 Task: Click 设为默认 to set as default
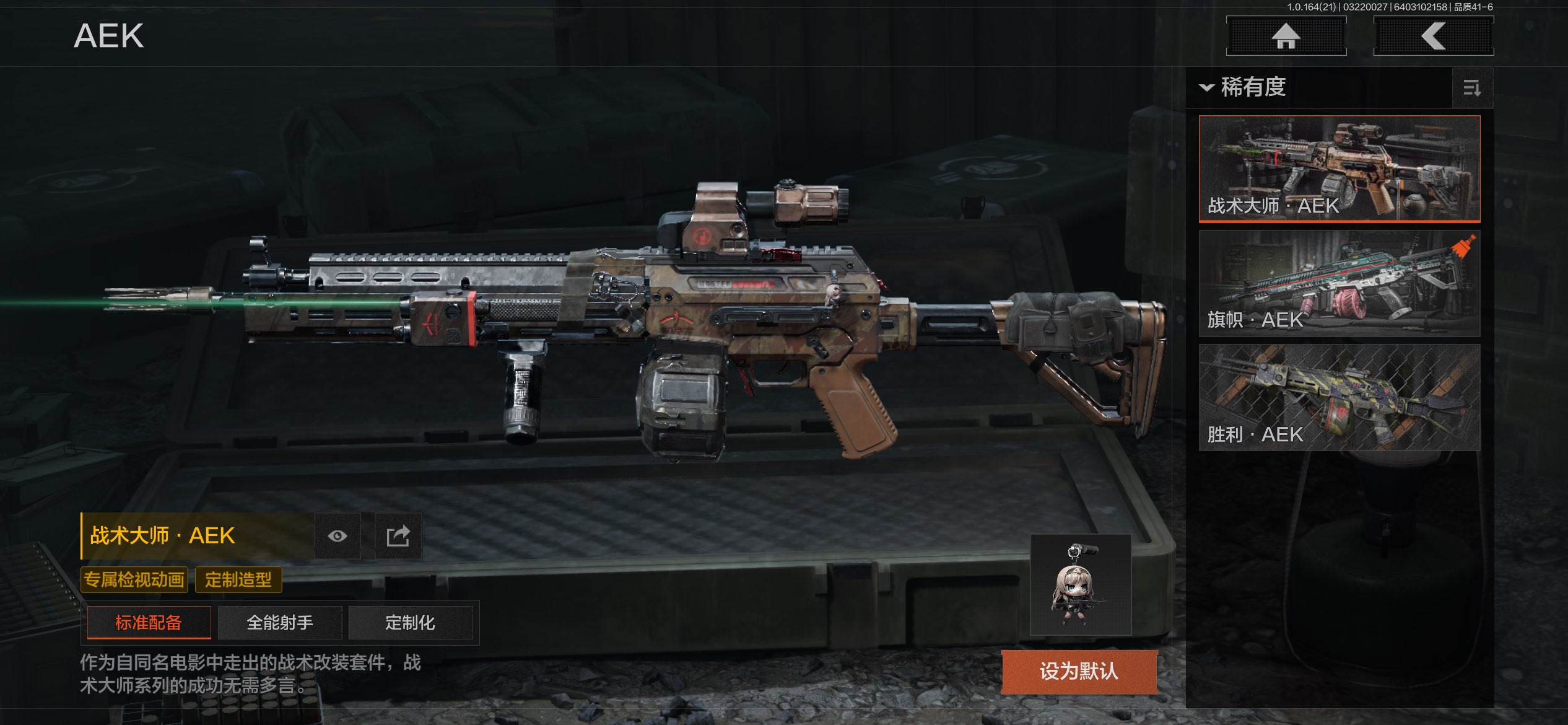(1079, 671)
